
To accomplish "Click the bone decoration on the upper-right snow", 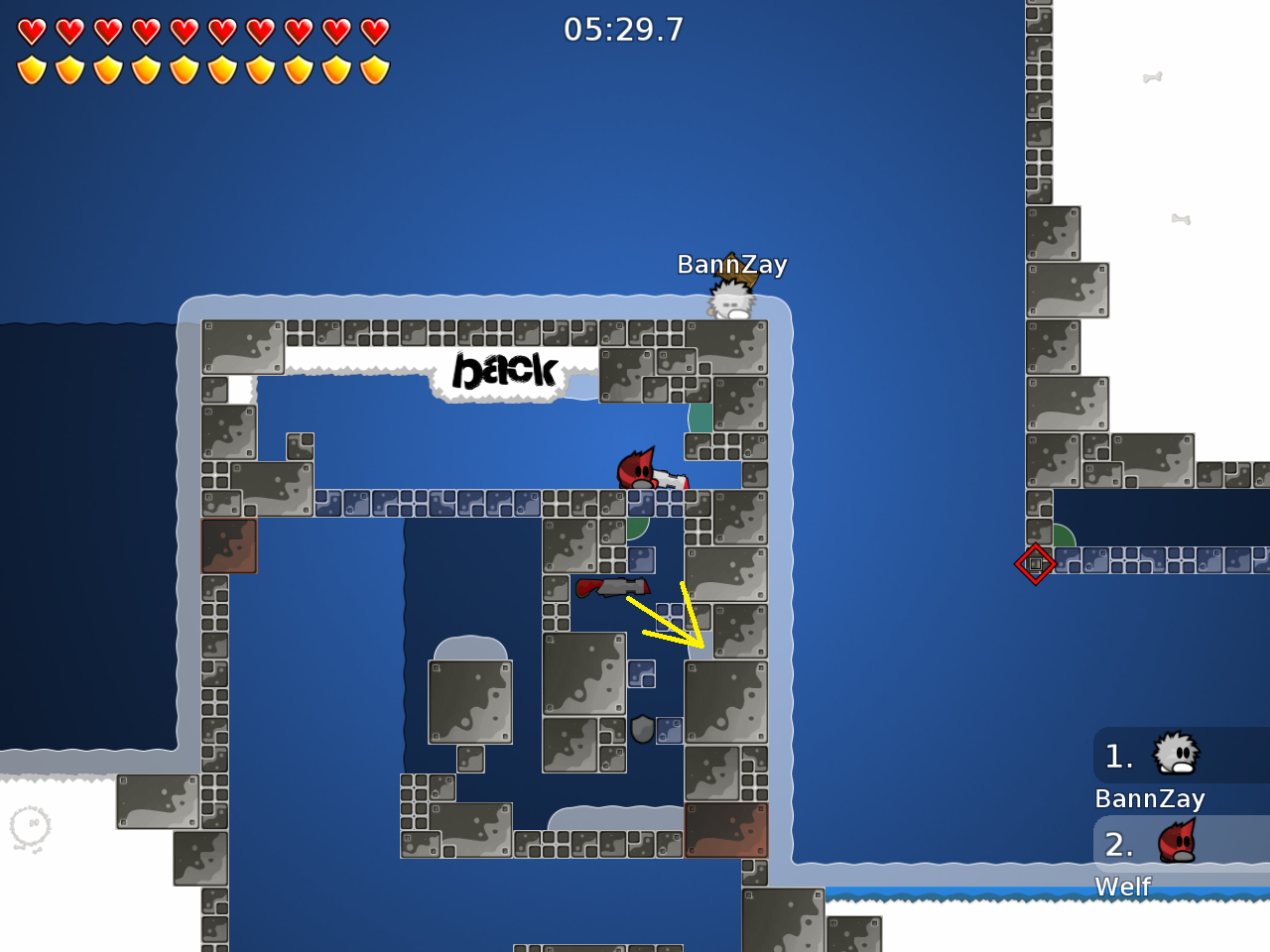I will point(1151,76).
